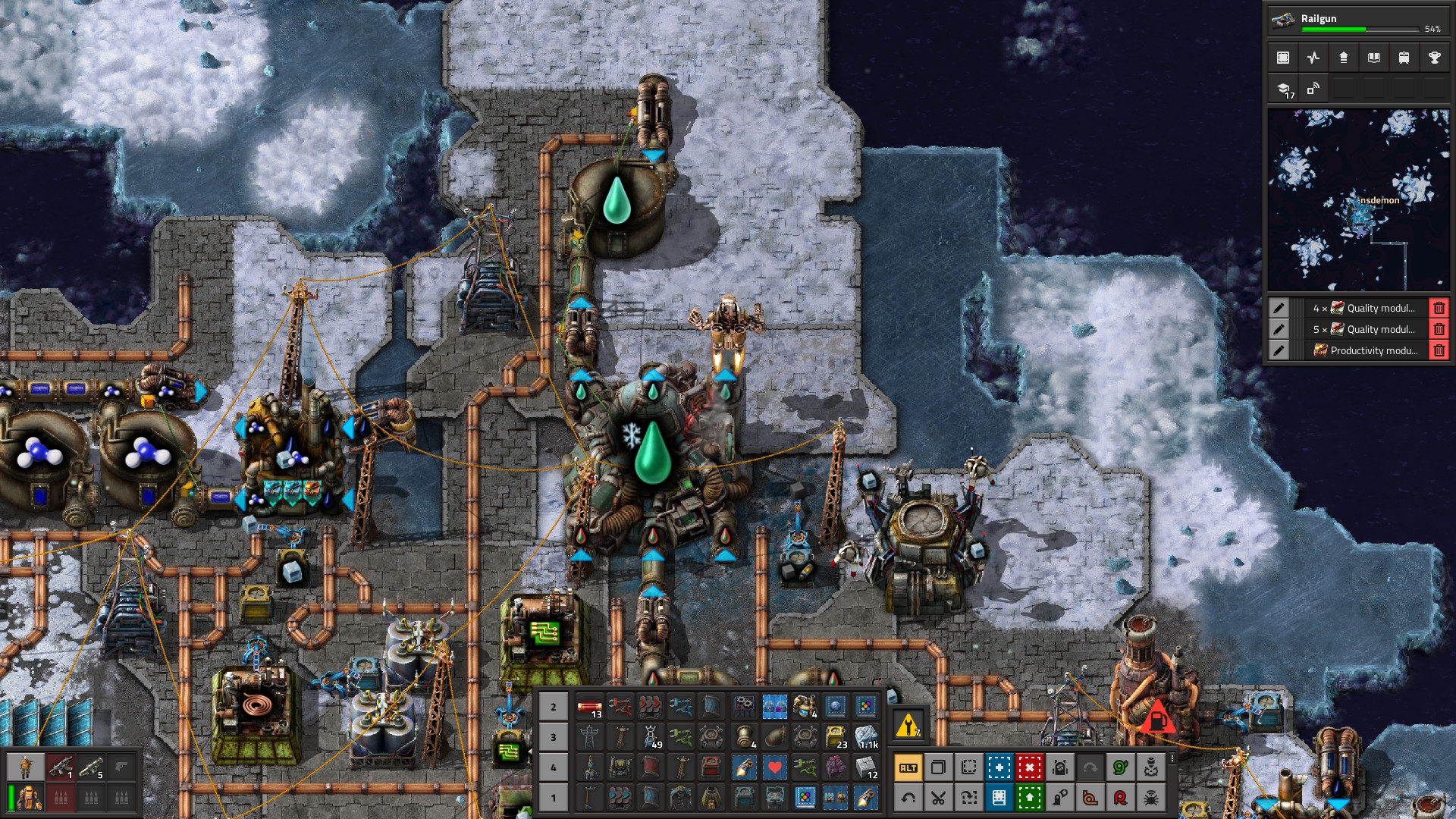Open tips and tricks graduation cap icon
Screen dimensions: 1456x819
click(x=1283, y=89)
